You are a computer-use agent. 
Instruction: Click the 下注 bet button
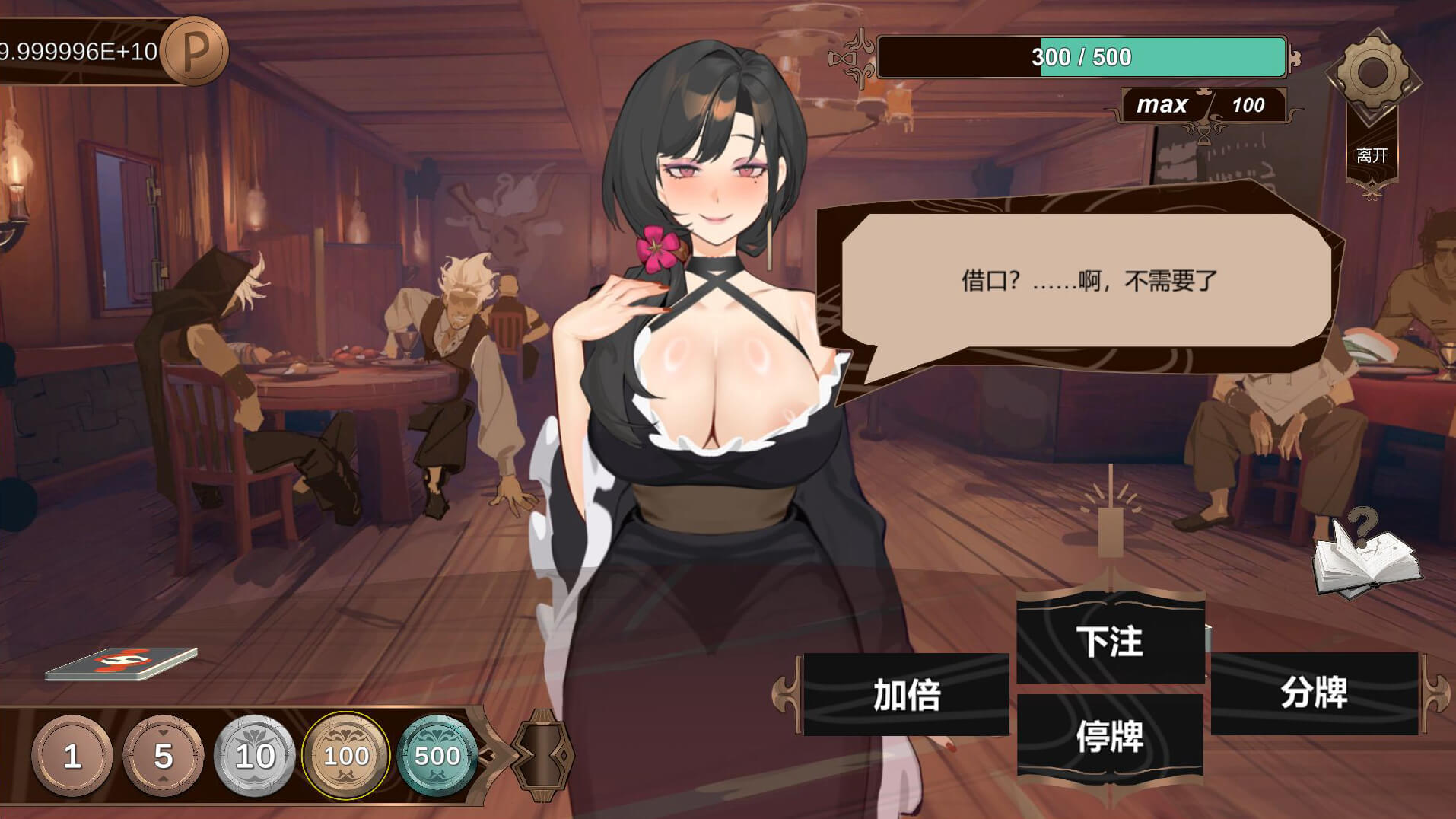[x=1110, y=641]
